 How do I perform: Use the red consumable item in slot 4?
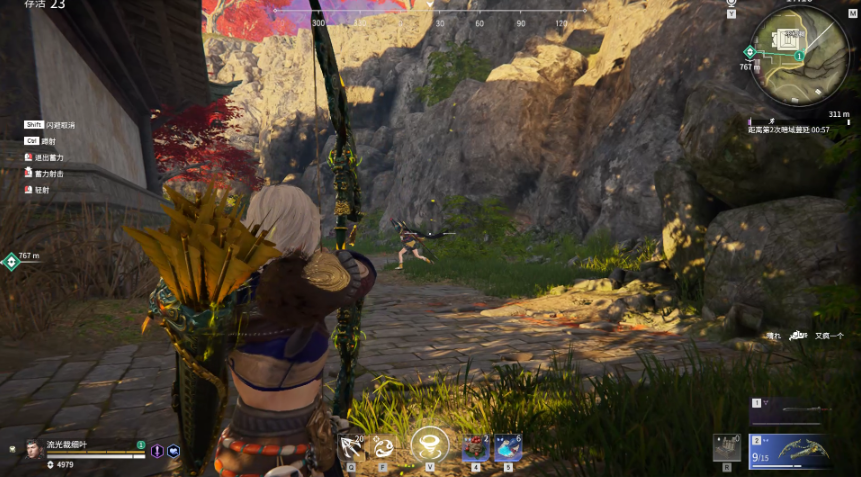coord(475,448)
